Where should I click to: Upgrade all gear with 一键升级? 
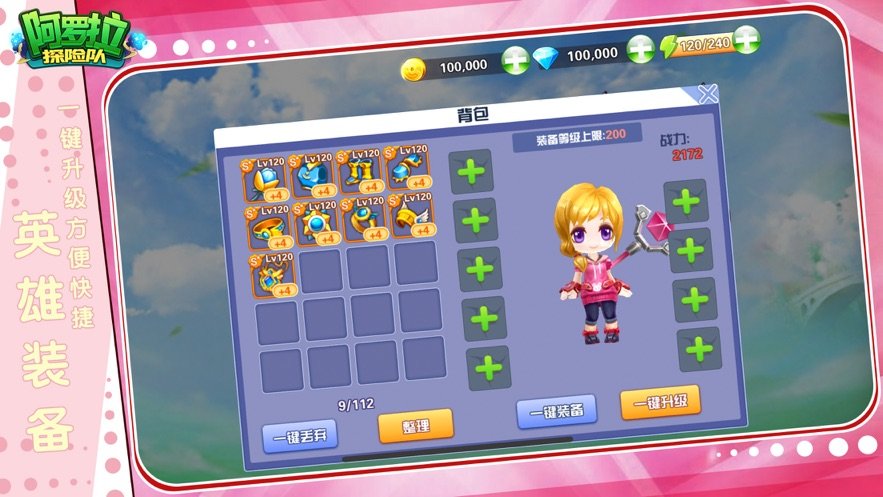point(661,402)
